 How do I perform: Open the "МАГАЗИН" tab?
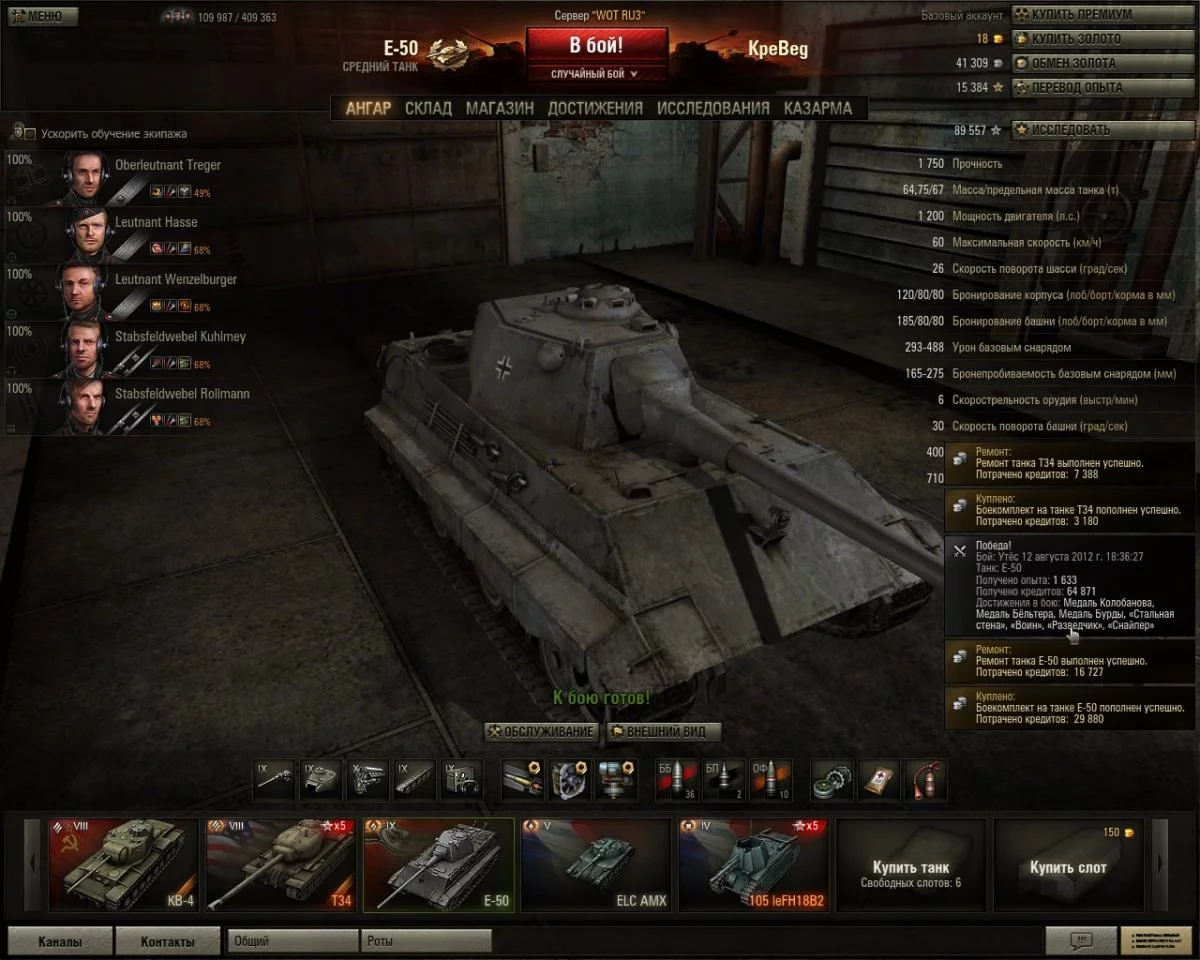[499, 108]
